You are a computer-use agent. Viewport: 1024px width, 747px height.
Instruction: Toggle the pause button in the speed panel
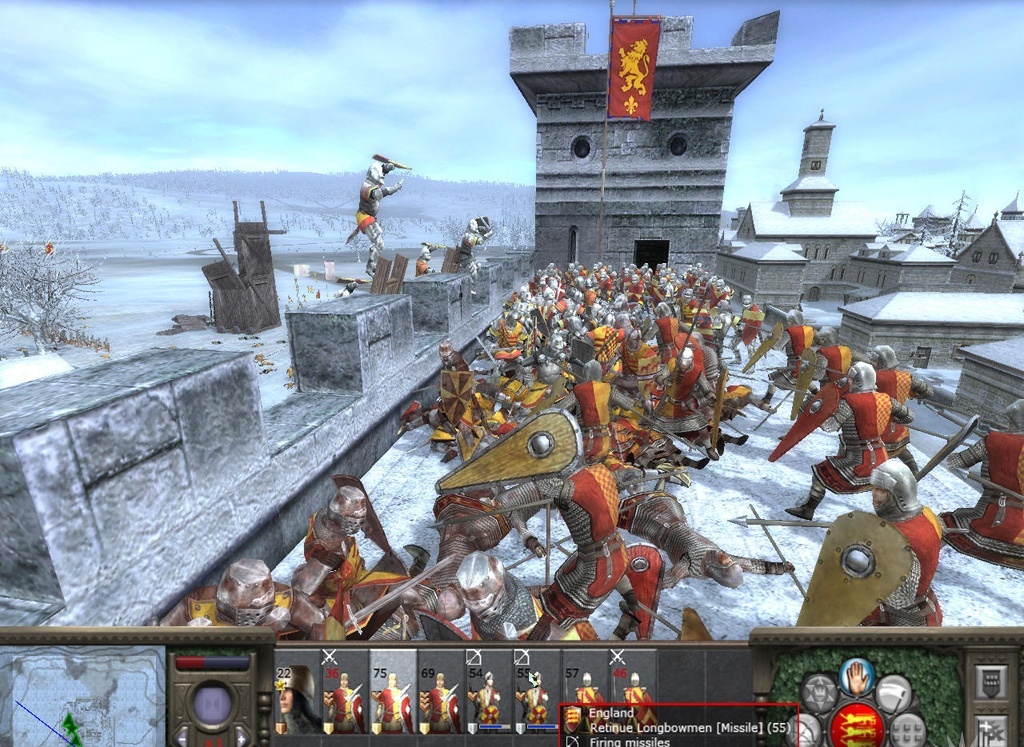coord(212,705)
